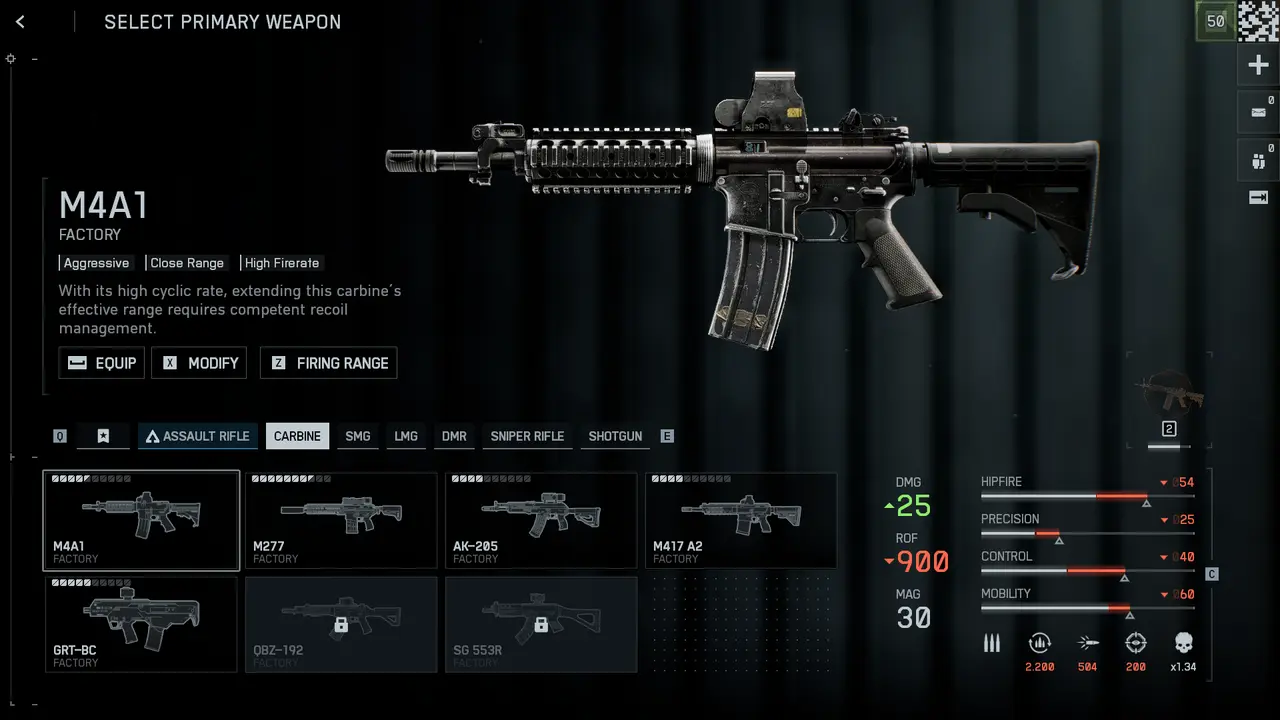This screenshot has height=720, width=1280.
Task: Equip the M4A1 weapon
Action: coord(102,363)
